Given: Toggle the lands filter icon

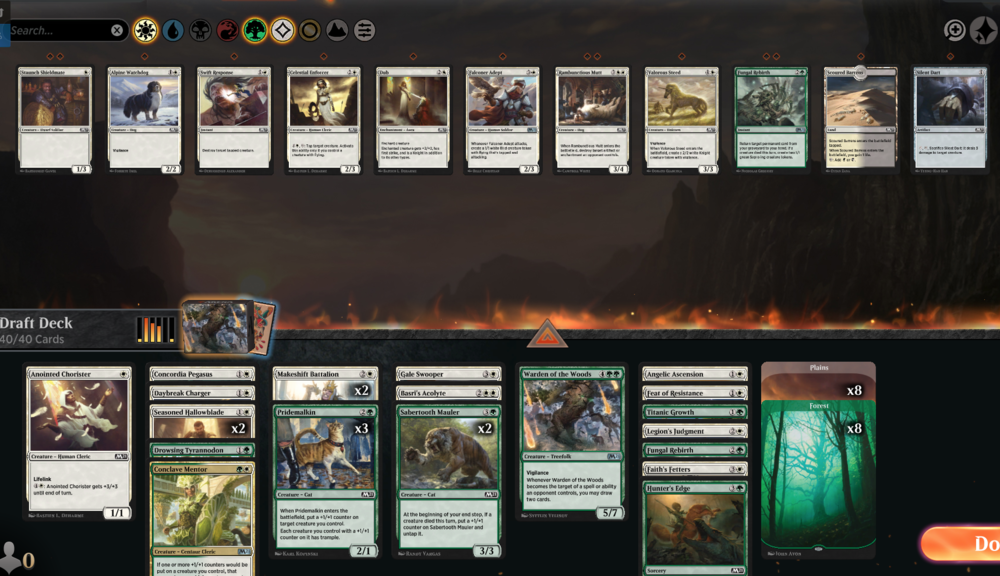Looking at the screenshot, I should pyautogui.click(x=337, y=31).
